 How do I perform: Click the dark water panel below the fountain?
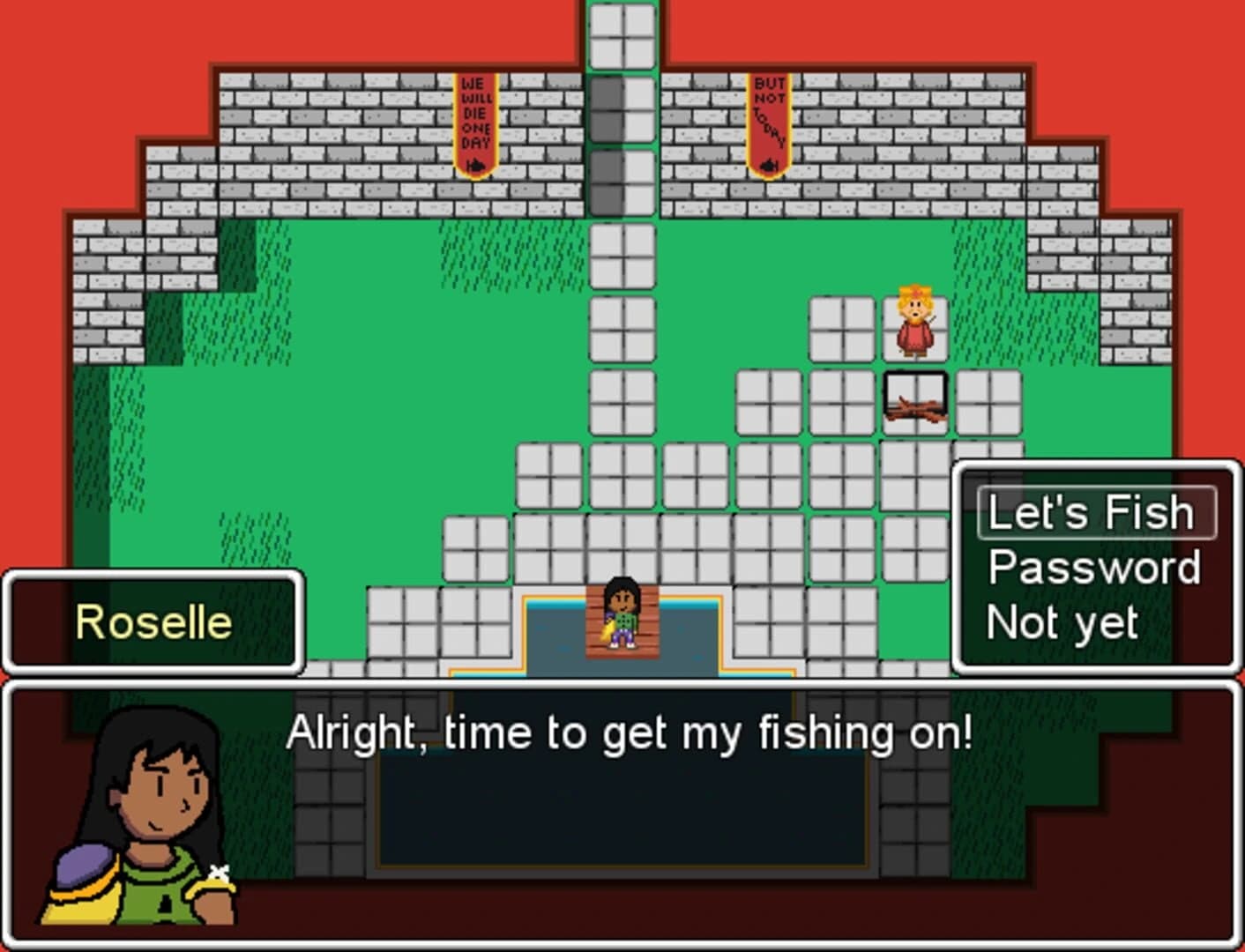coord(622,811)
